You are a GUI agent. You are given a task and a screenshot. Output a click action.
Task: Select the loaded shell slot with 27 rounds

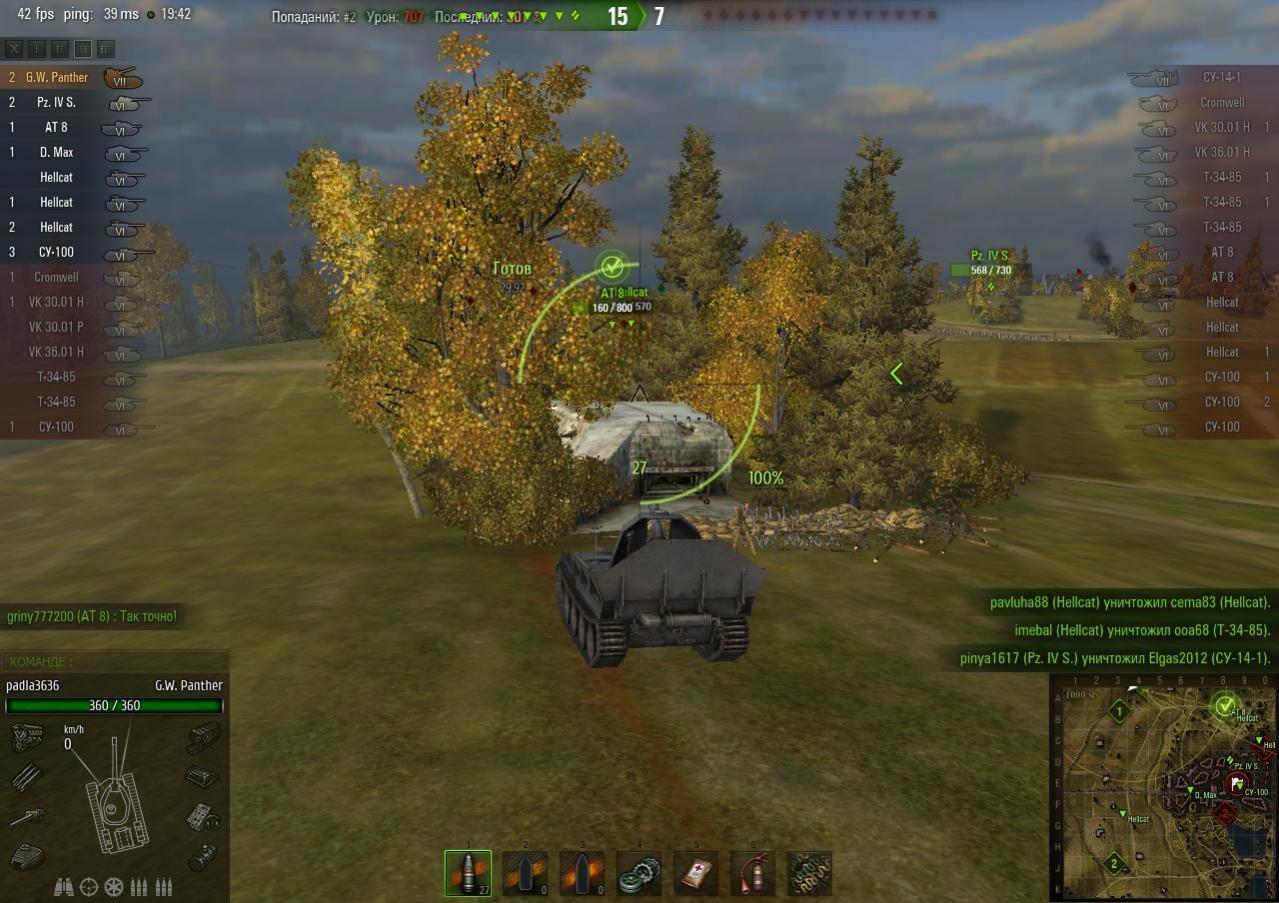pos(468,873)
